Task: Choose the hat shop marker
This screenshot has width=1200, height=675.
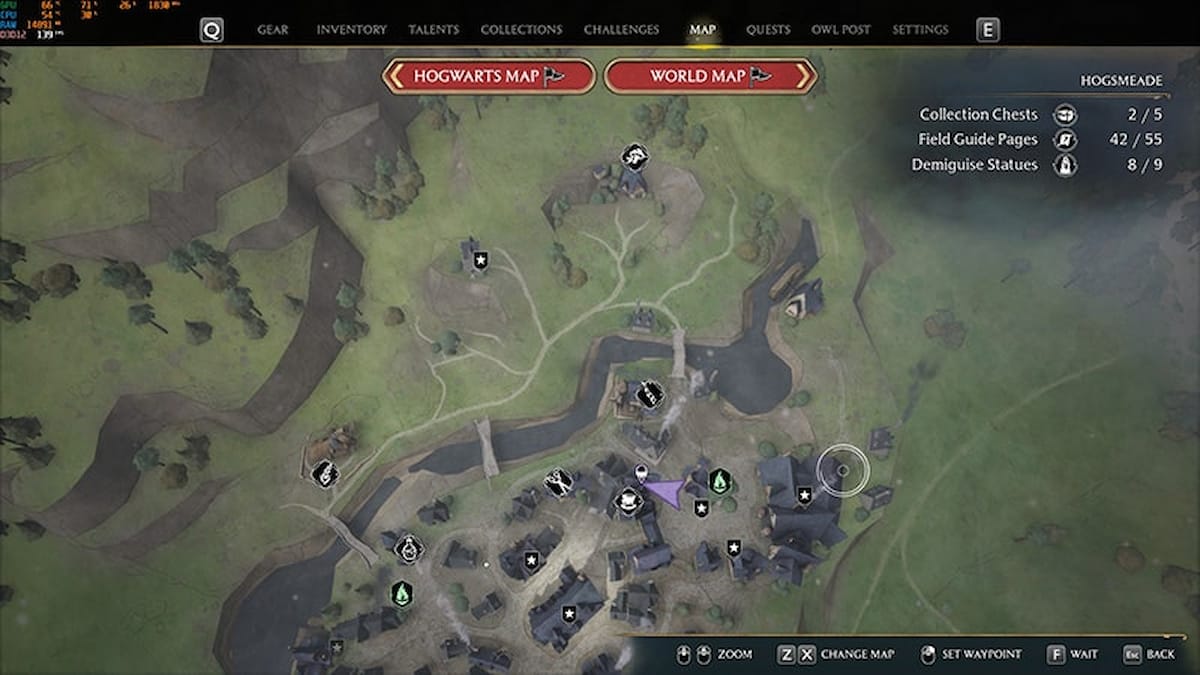Action: [627, 500]
